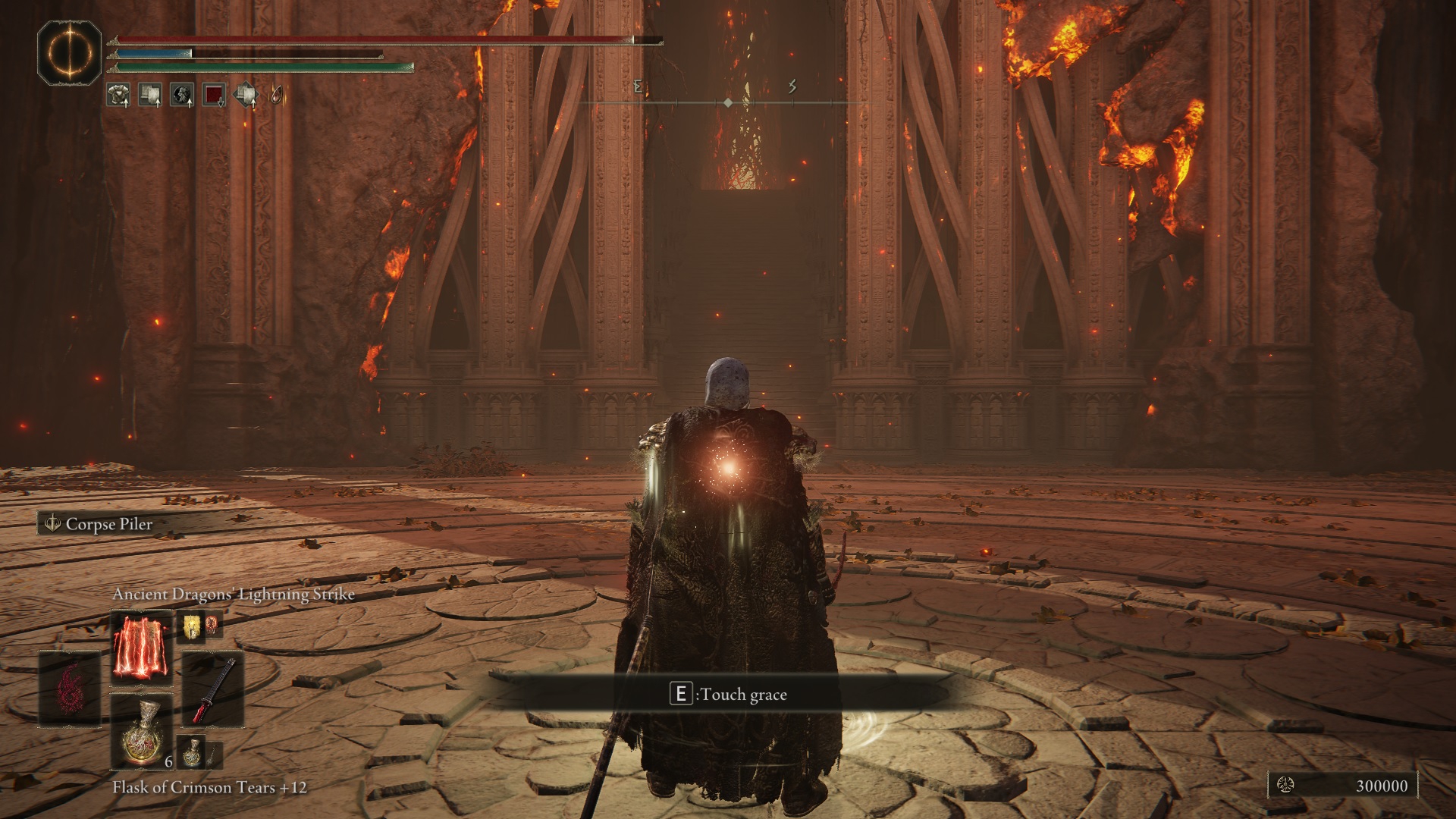
Task: Click the bearded face buff status icon
Action: point(181,95)
